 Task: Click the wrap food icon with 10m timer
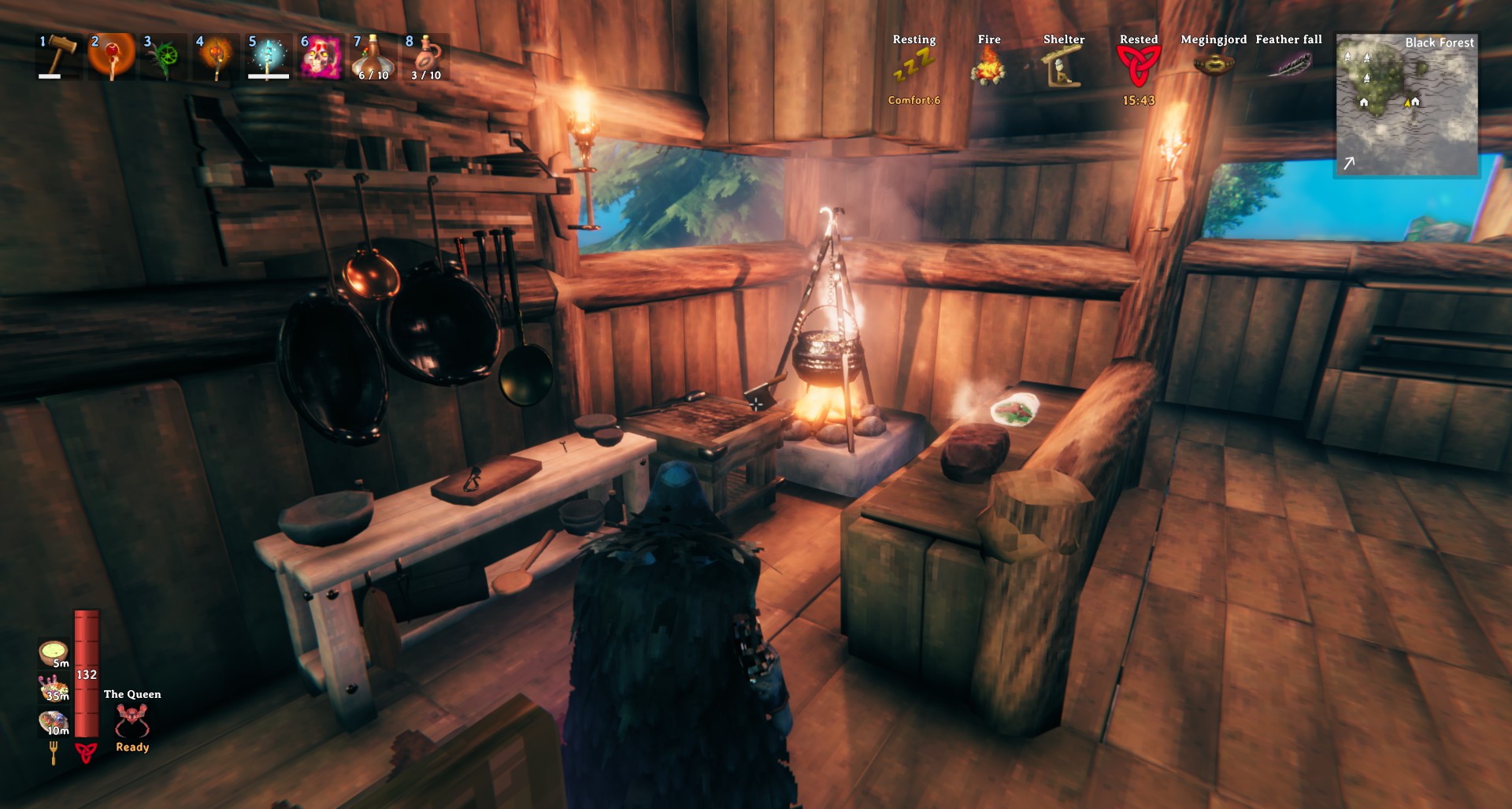(54, 721)
